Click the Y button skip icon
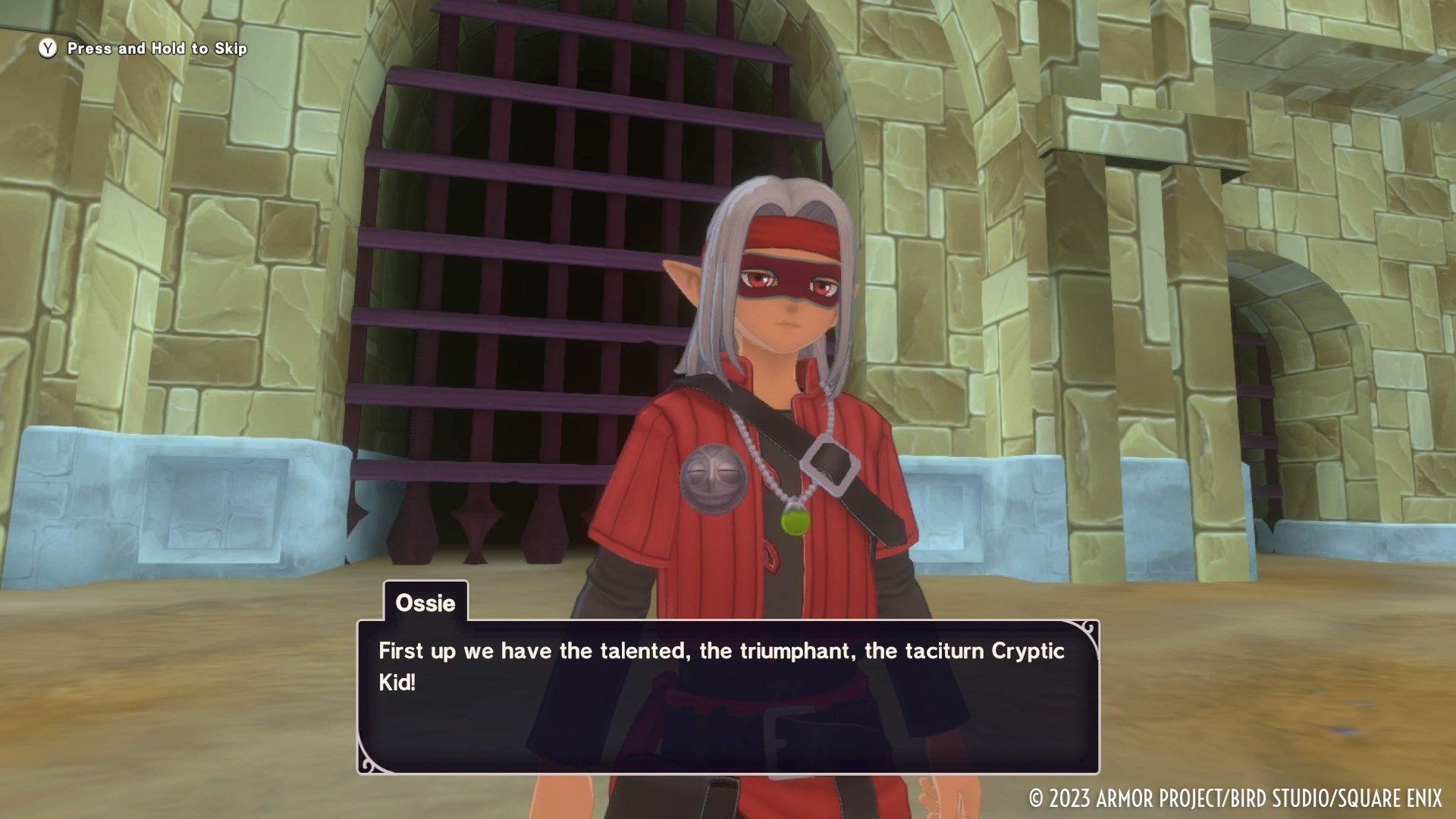The height and width of the screenshot is (819, 1456). tap(47, 47)
